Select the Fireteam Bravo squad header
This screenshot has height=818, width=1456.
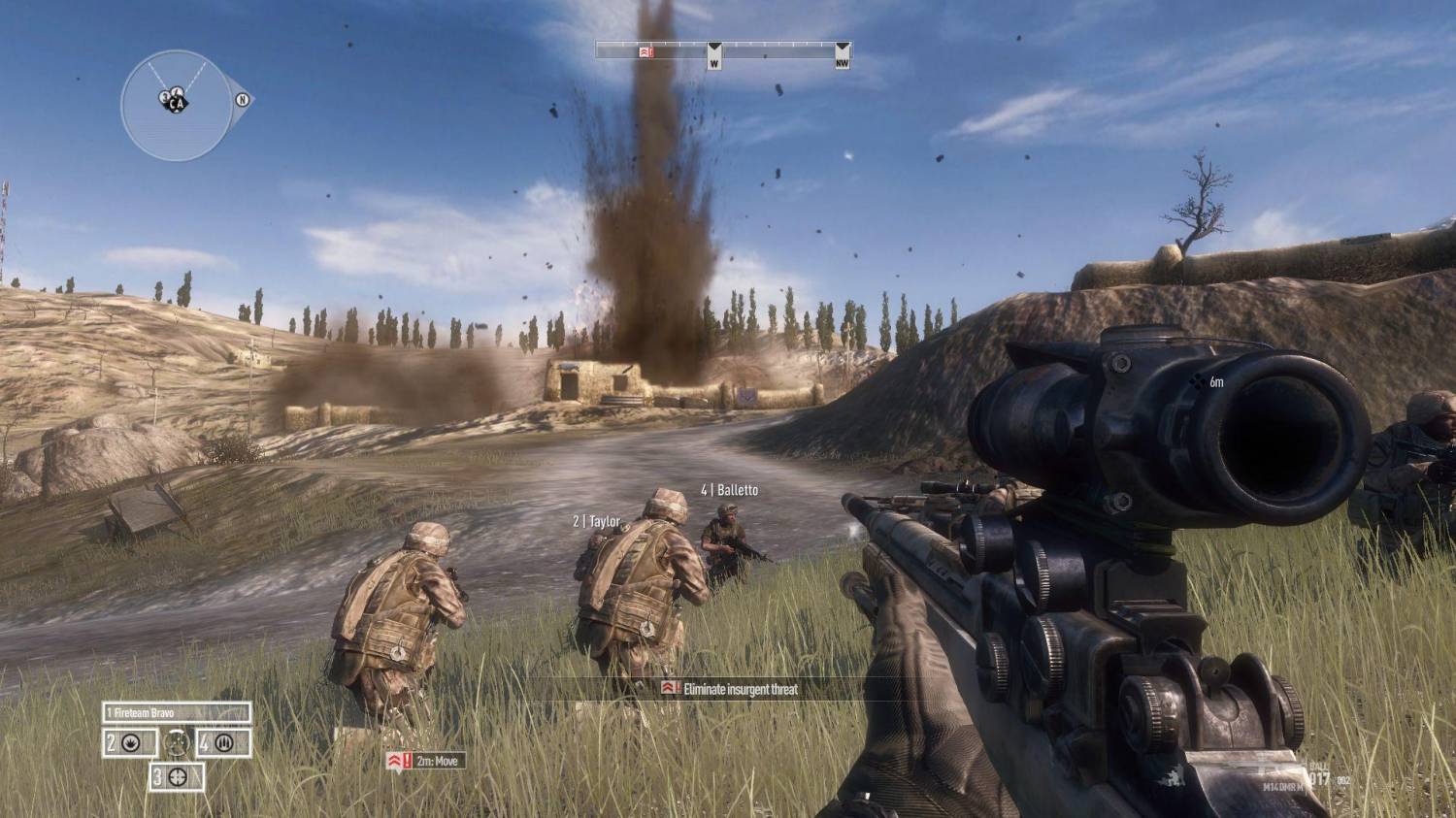tap(177, 712)
